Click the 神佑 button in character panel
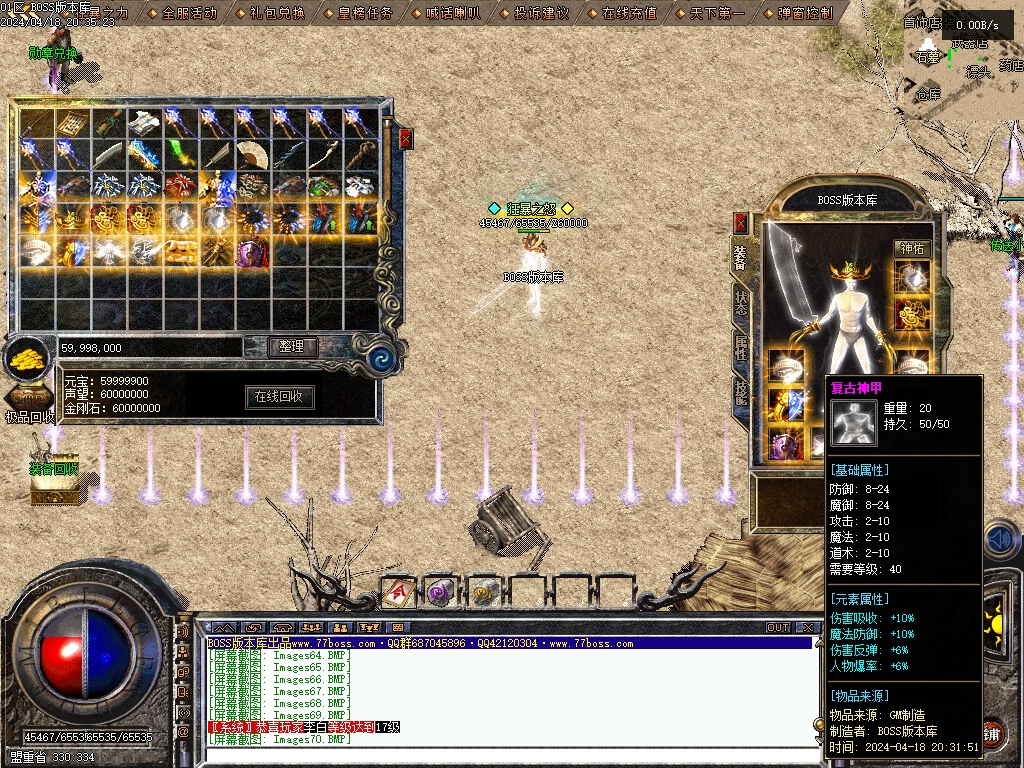This screenshot has height=768, width=1024. (x=912, y=248)
